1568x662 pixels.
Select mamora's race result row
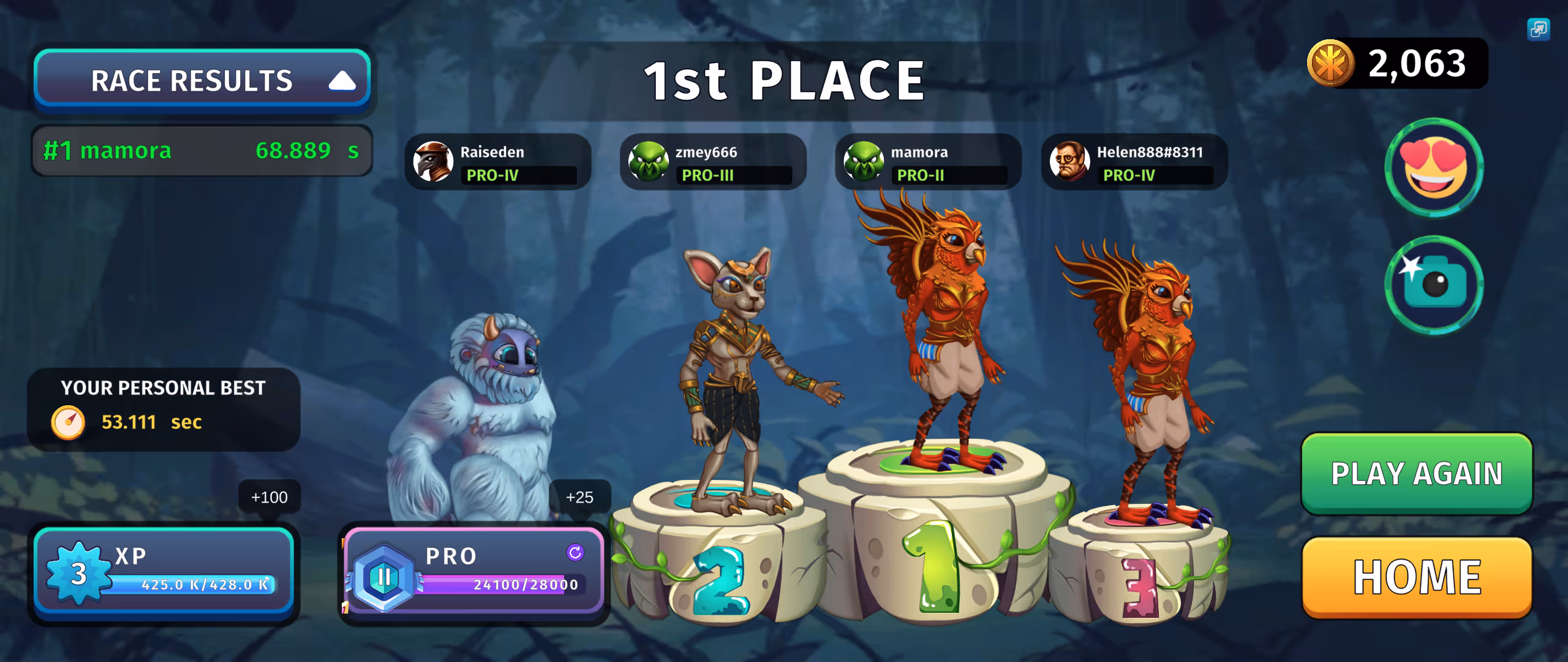coord(202,151)
